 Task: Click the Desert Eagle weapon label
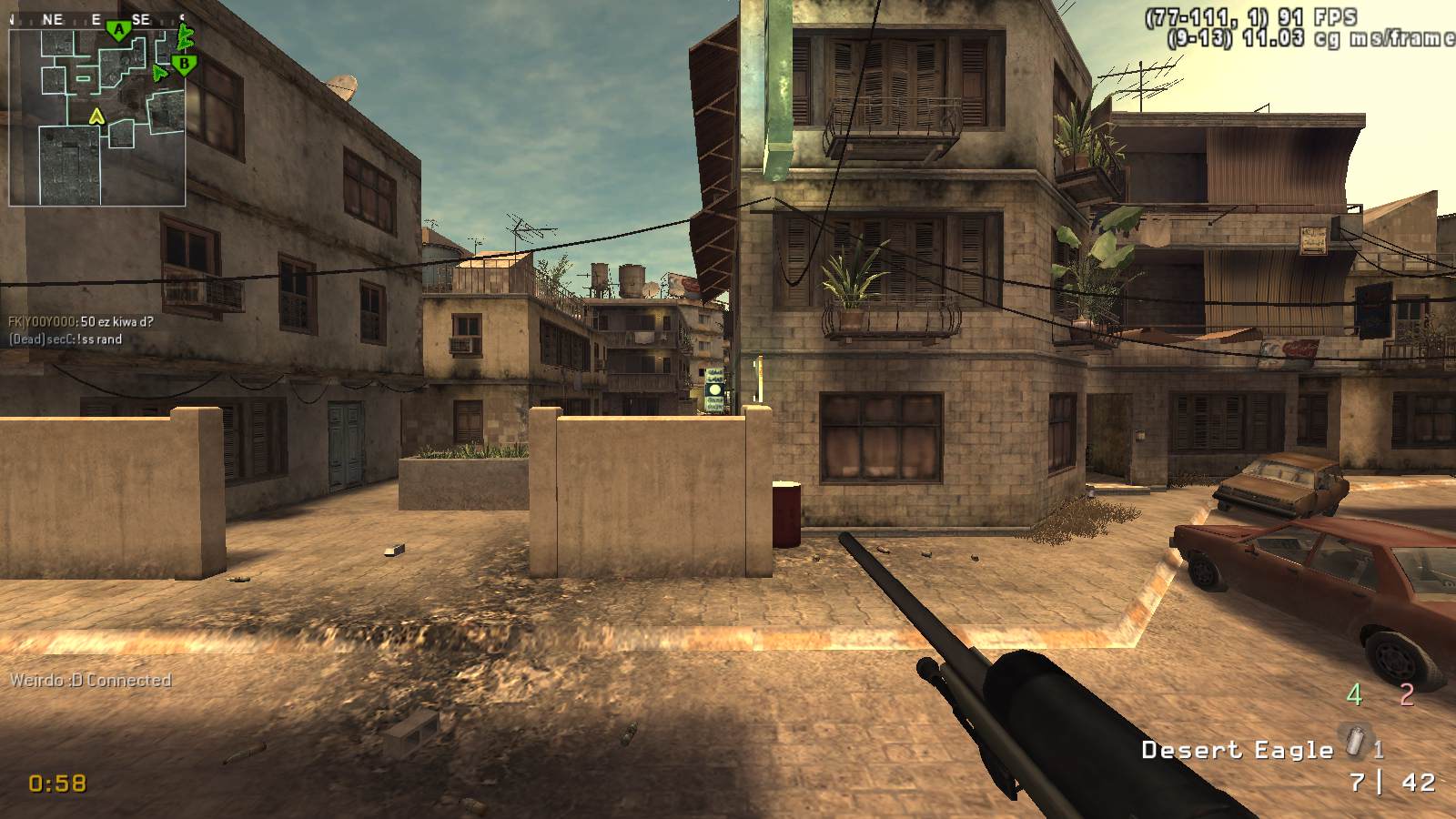pos(1237,750)
